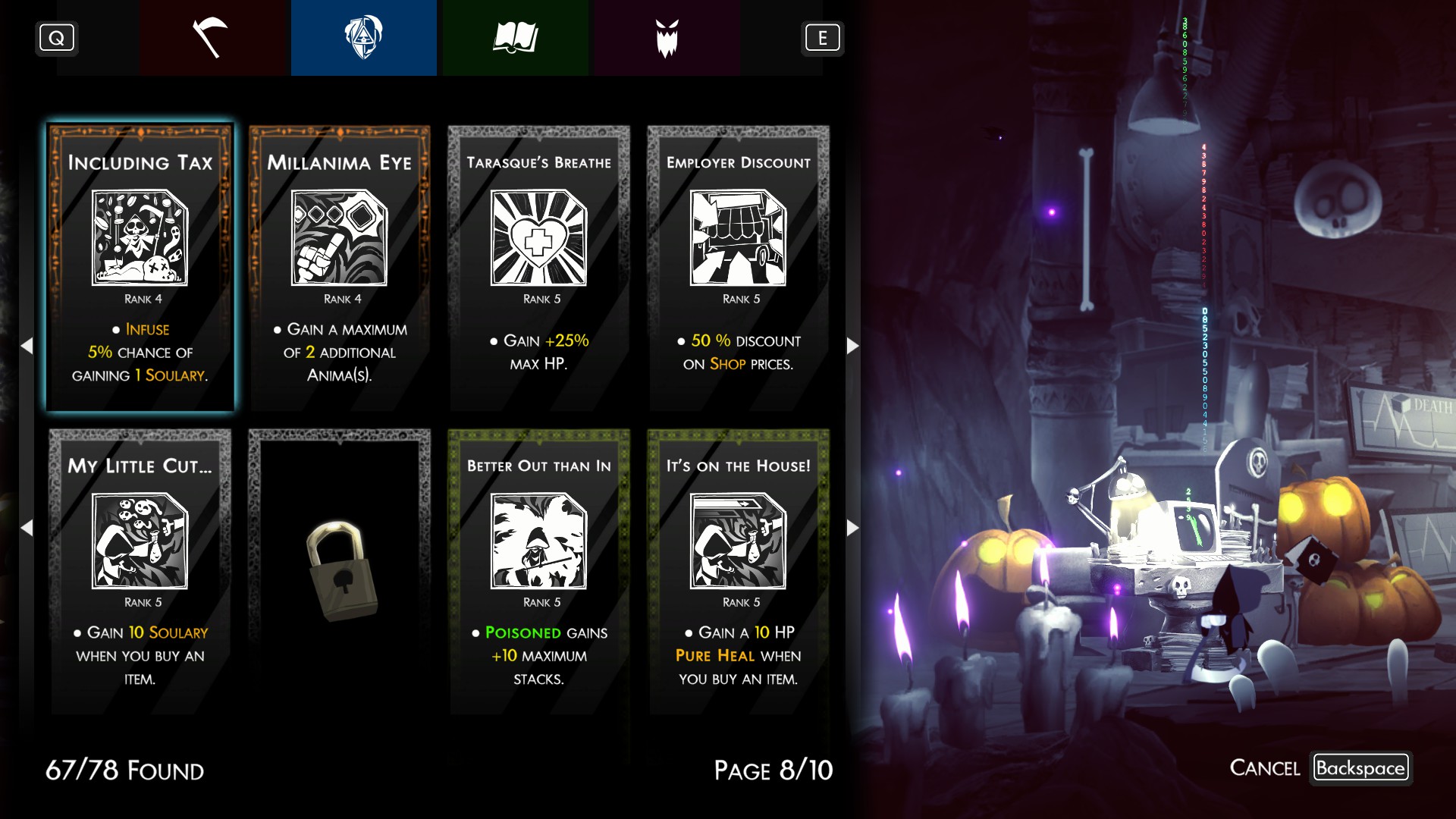The image size is (1456, 819).
Task: Select the Better Out Than In card
Action: (x=538, y=571)
